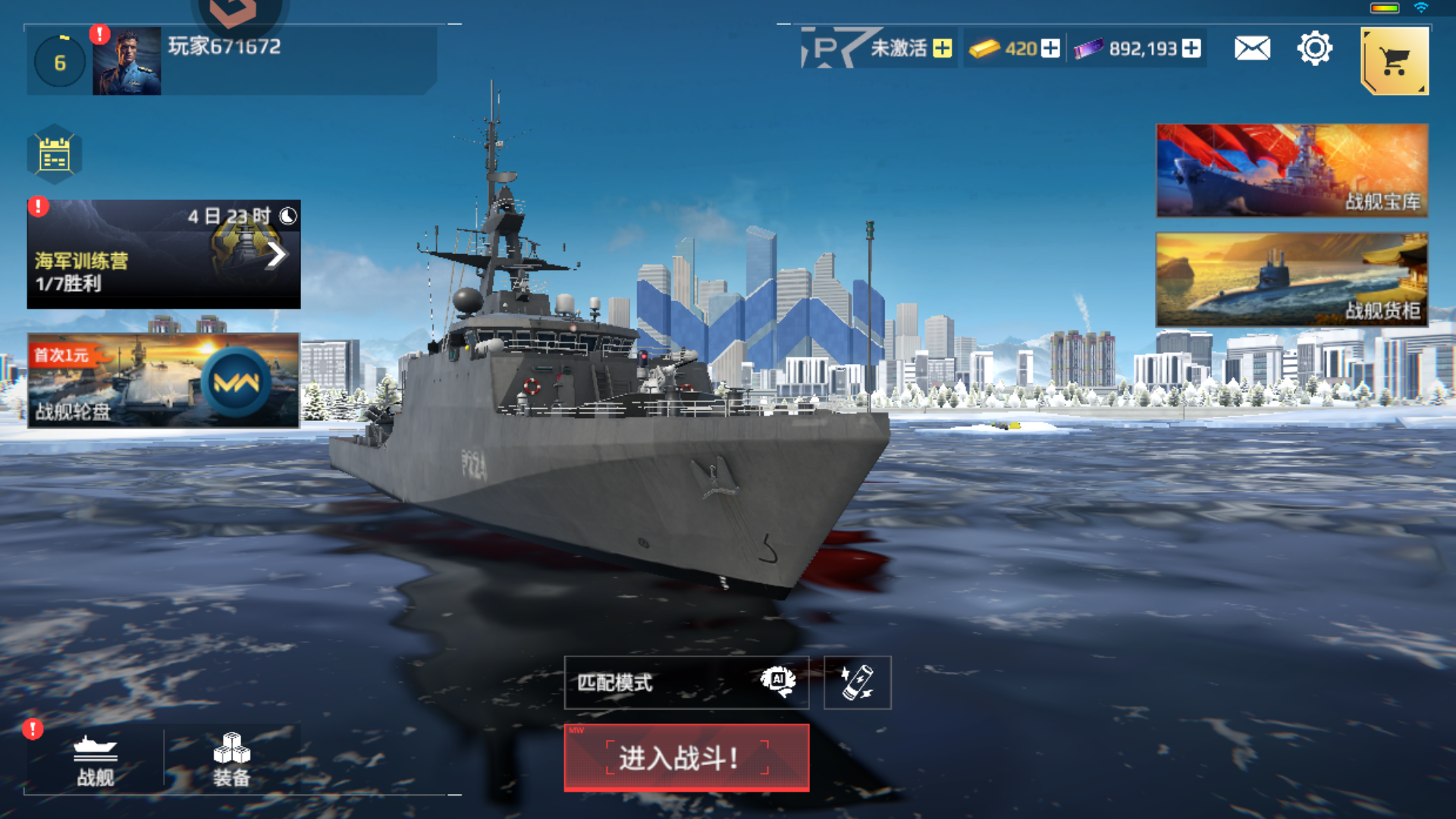Tap the gold ingot currency icon

point(985,49)
